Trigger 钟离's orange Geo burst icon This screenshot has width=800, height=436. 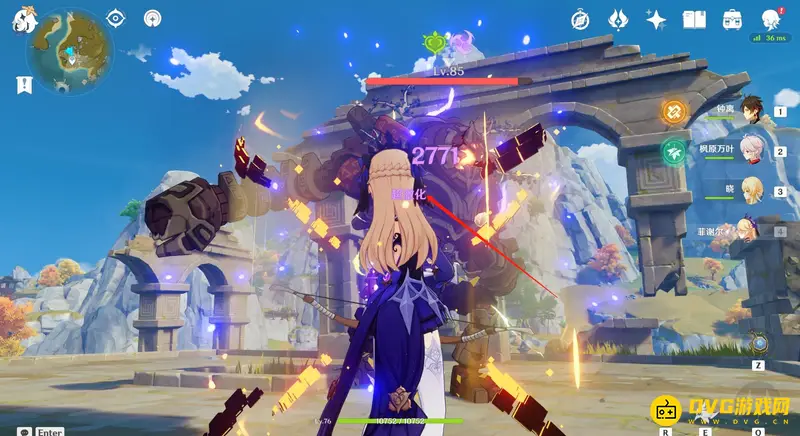tap(675, 112)
